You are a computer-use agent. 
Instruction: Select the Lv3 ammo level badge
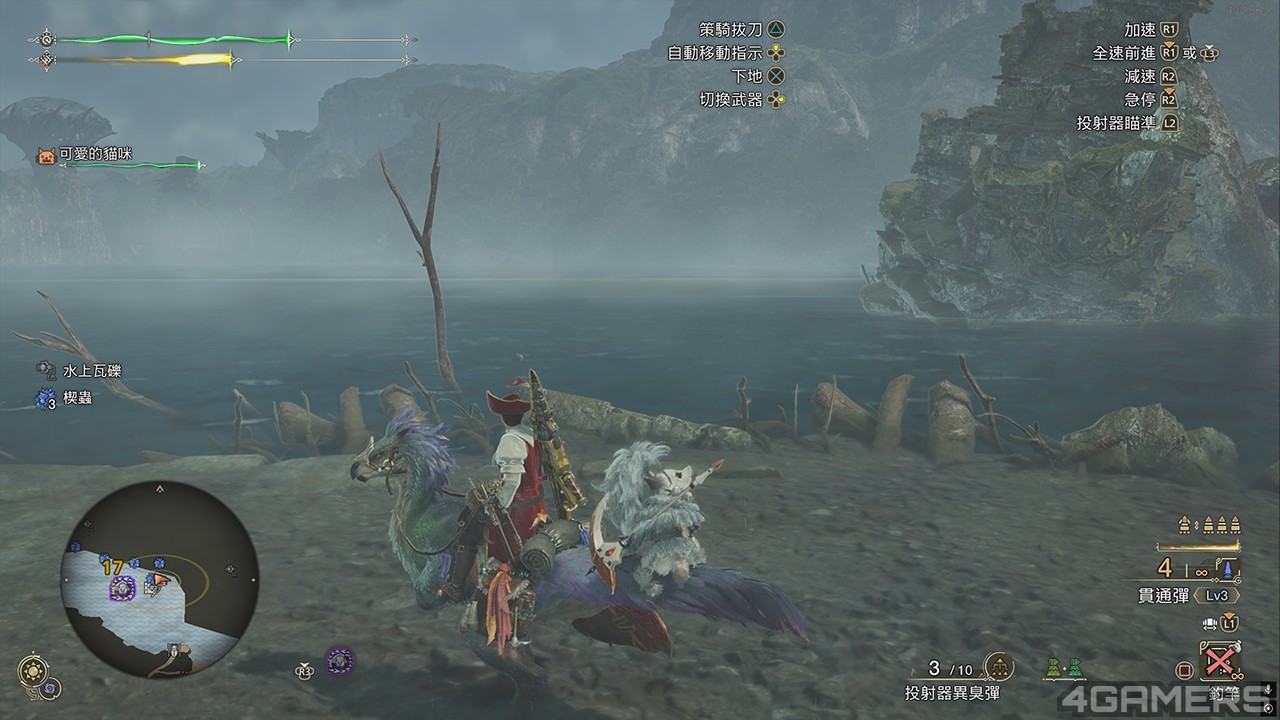point(1217,594)
